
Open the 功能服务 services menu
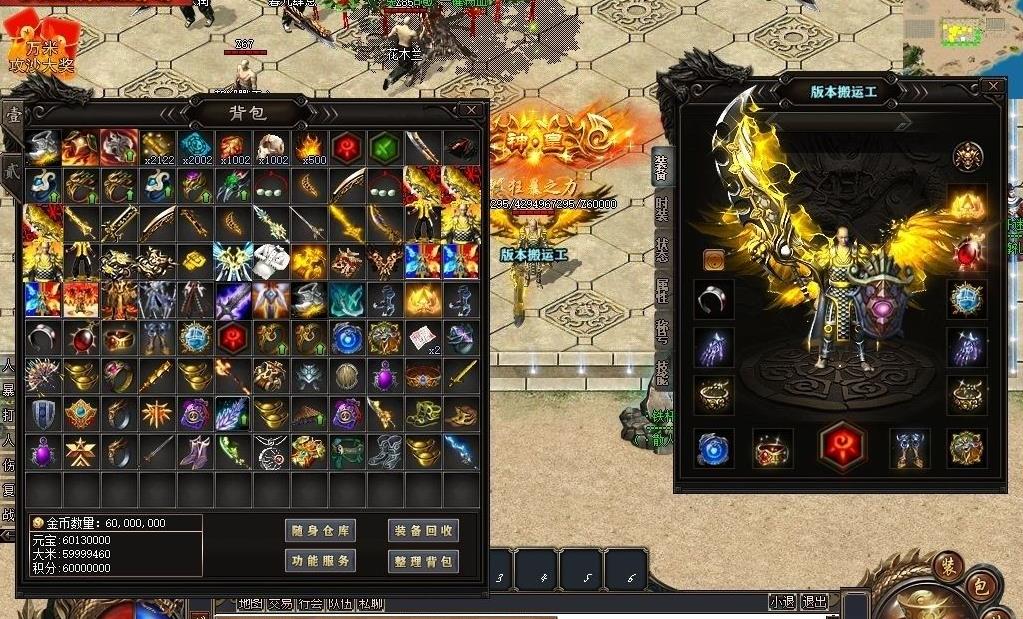320,561
